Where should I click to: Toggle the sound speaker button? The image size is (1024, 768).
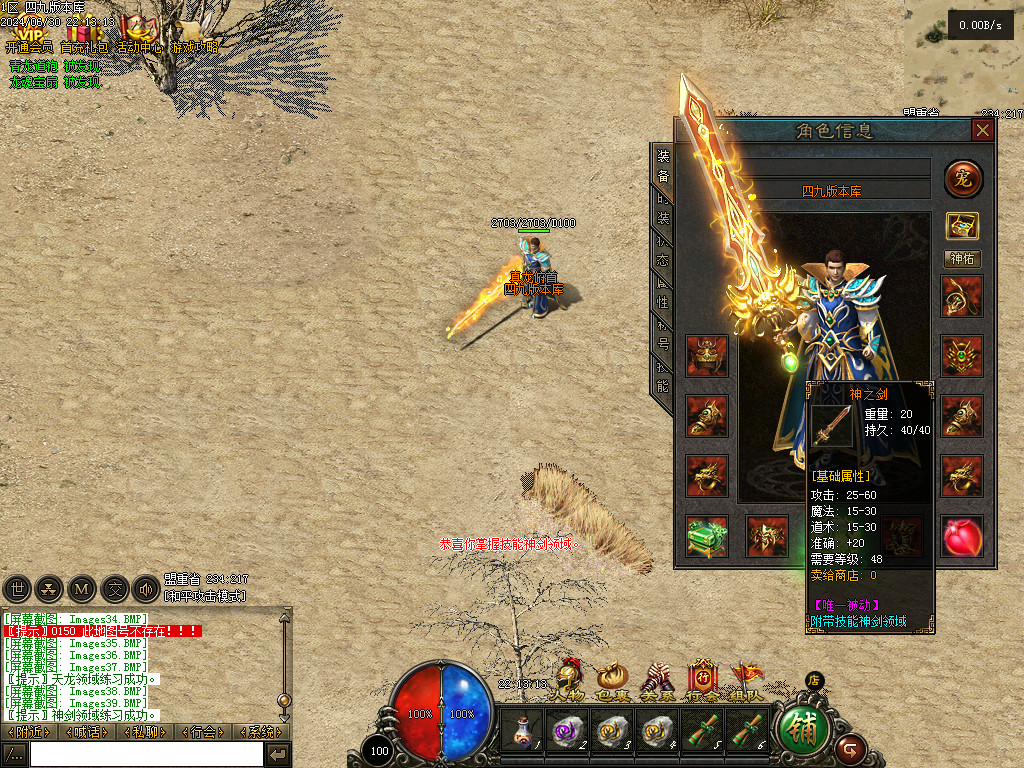[x=146, y=589]
